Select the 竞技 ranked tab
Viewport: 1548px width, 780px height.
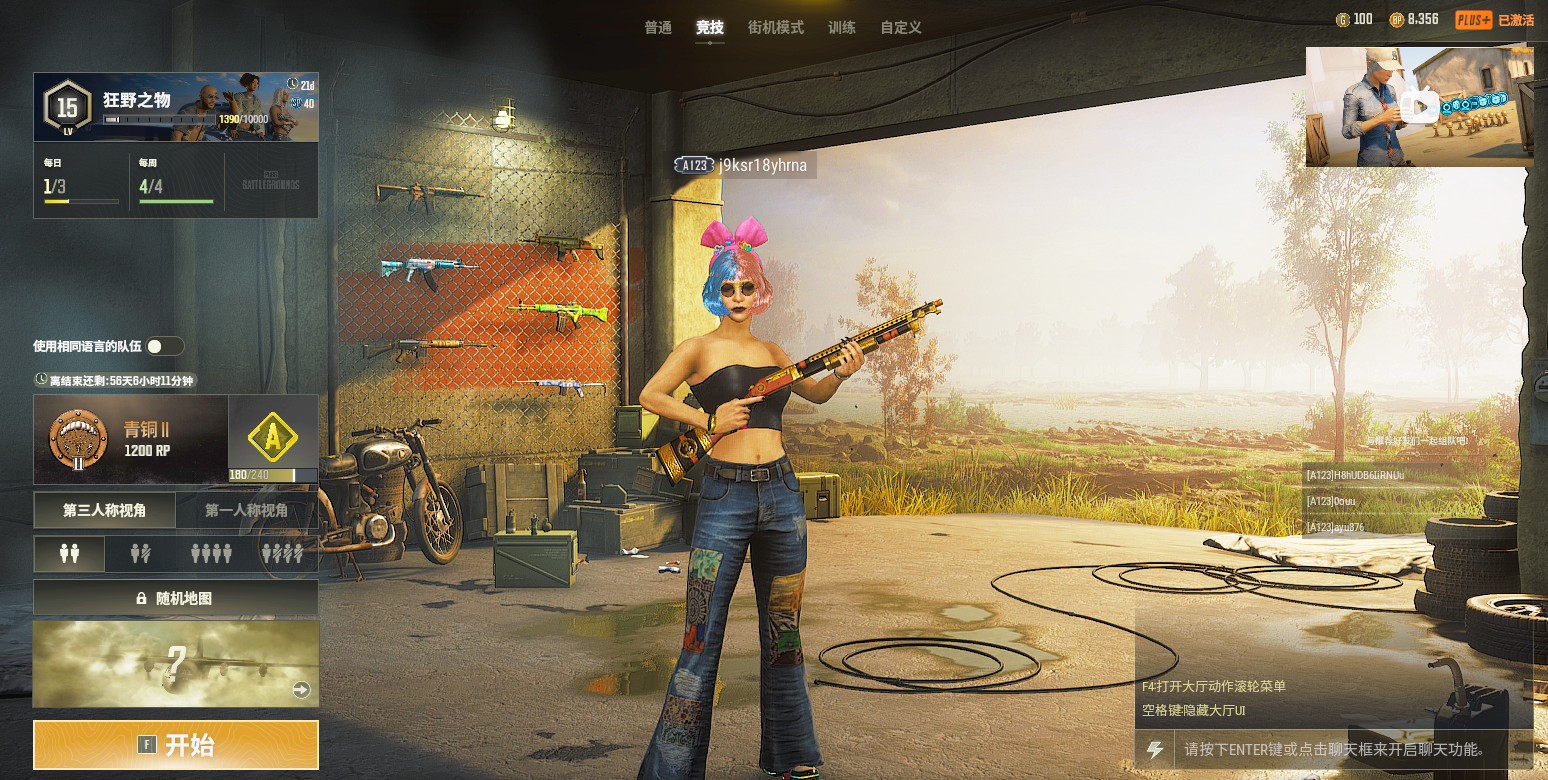[x=710, y=28]
